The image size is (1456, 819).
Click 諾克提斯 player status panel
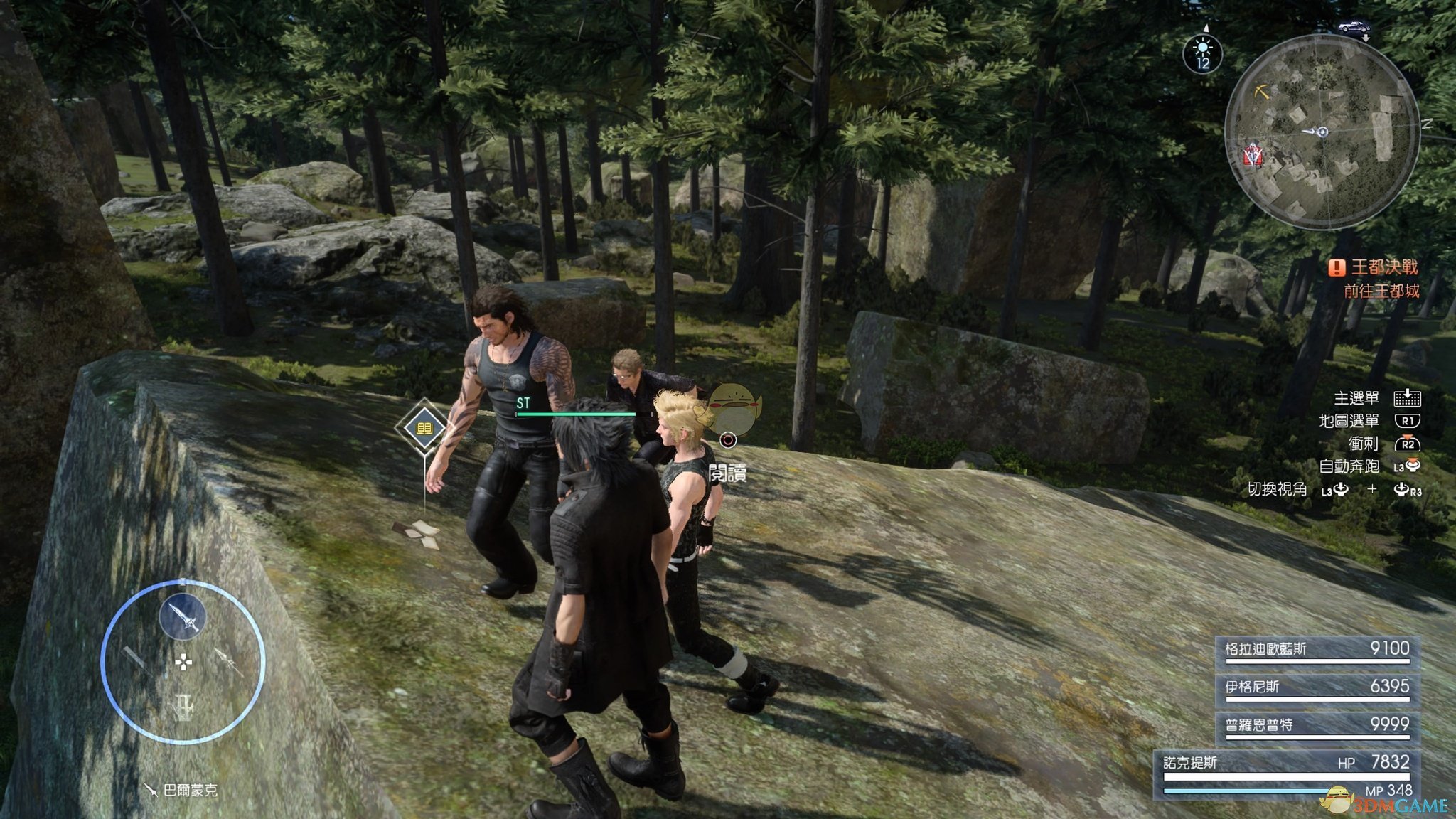pyautogui.click(x=1285, y=773)
